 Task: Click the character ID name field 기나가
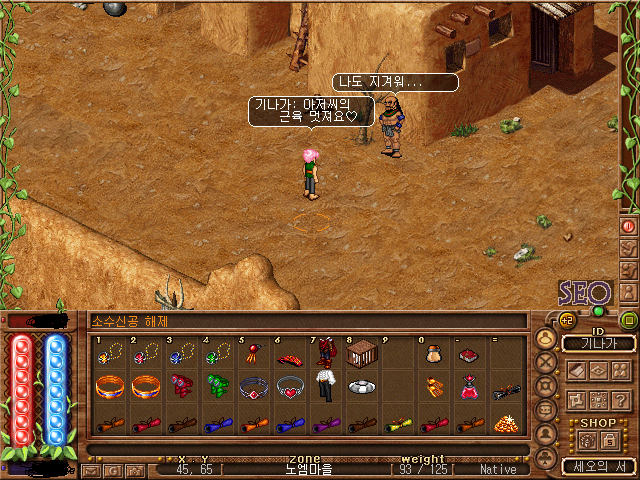pyautogui.click(x=598, y=343)
